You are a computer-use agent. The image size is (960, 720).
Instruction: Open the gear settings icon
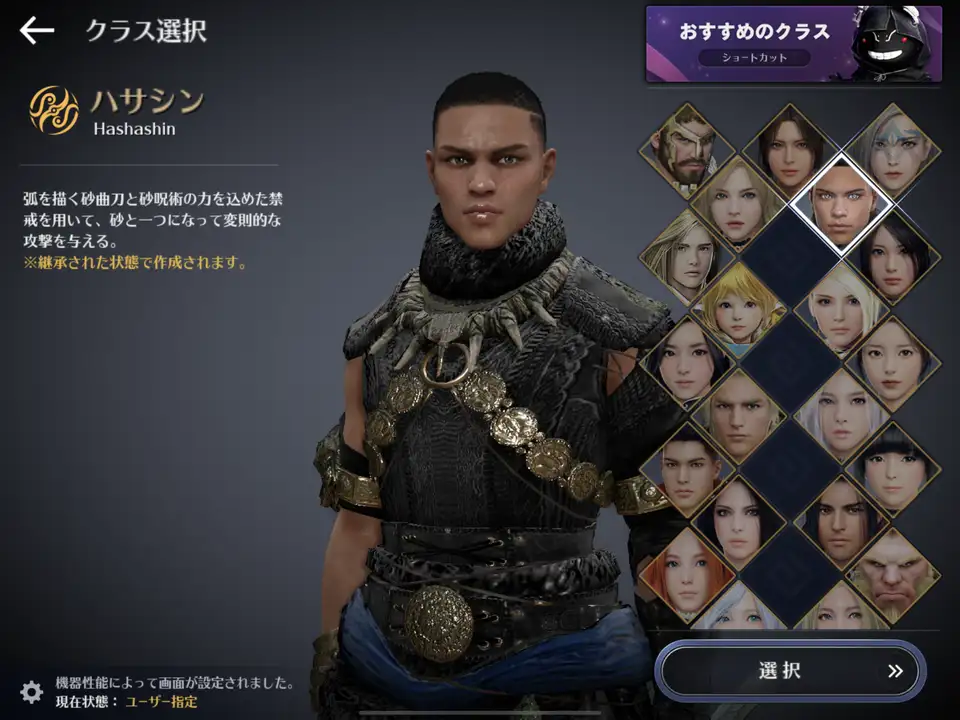click(32, 691)
